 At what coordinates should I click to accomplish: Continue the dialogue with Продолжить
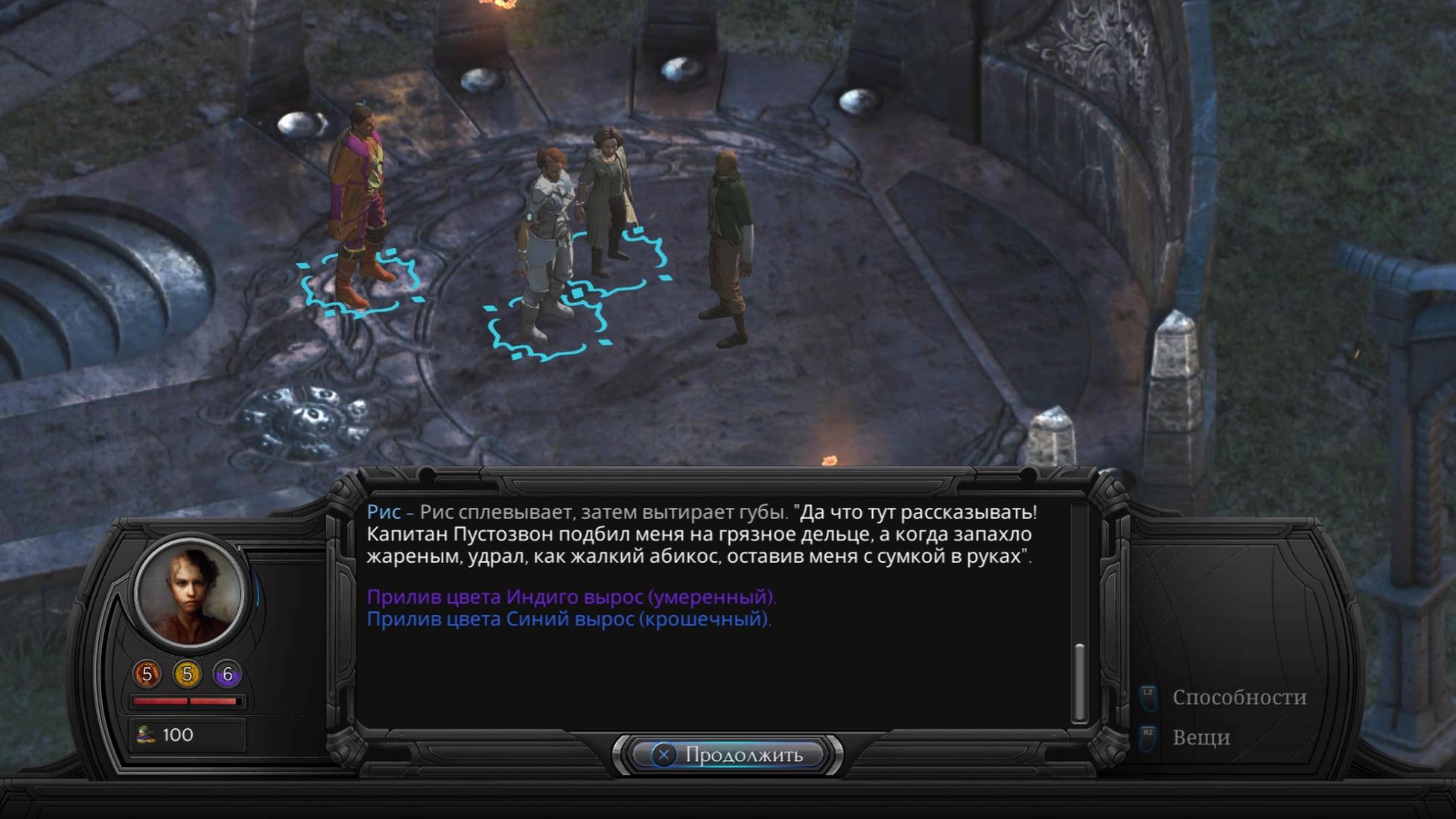(729, 755)
